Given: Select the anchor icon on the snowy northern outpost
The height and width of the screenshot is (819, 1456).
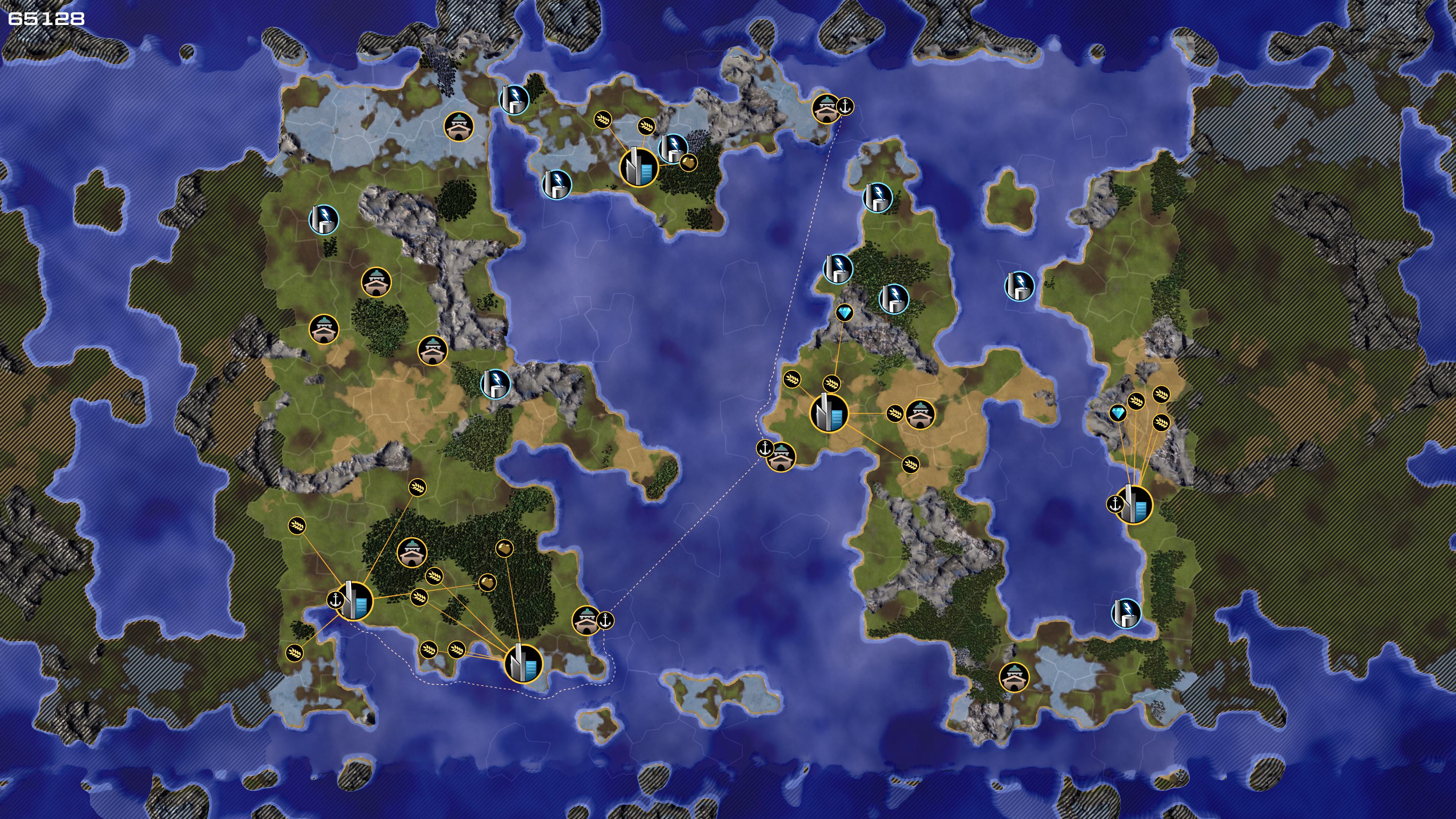Looking at the screenshot, I should (845, 106).
